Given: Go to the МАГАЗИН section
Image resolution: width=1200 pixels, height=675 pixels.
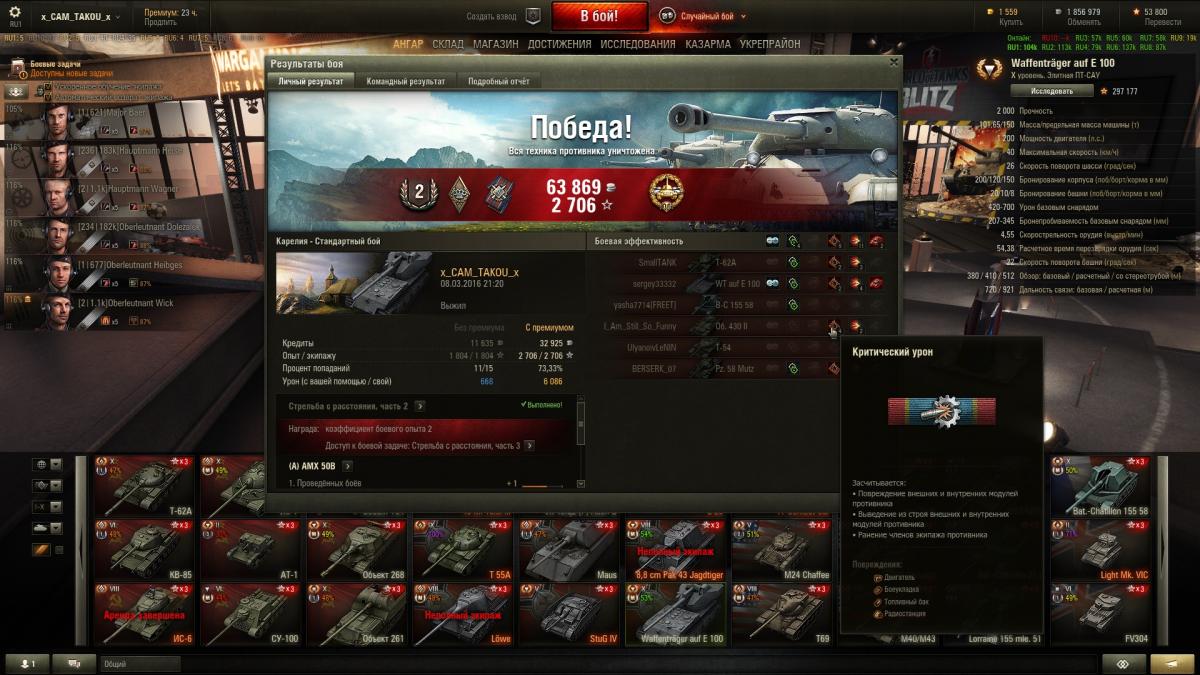Looking at the screenshot, I should 495,44.
